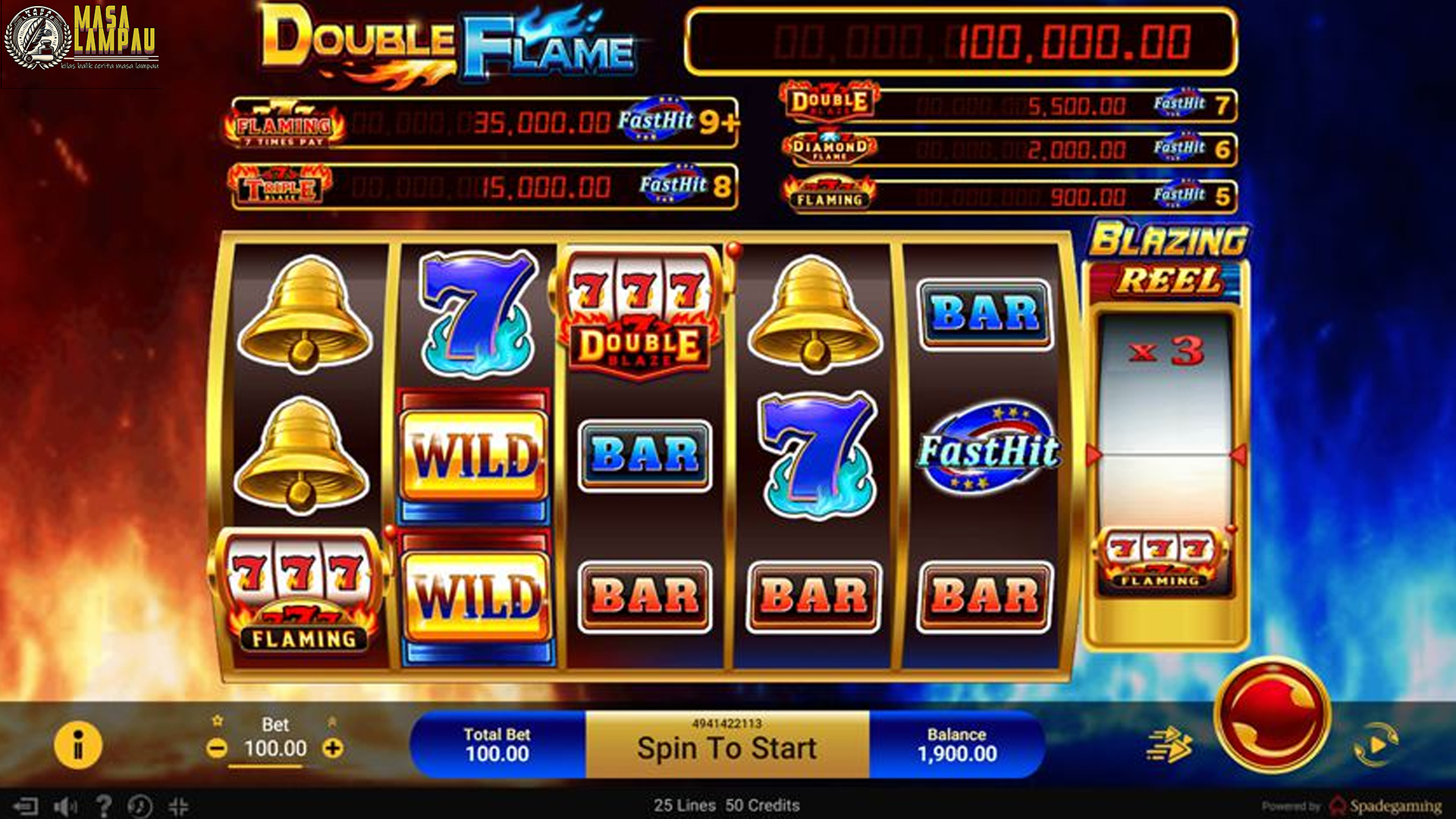Click the Spin To Start bar
This screenshot has height=819, width=1456.
[x=726, y=747]
